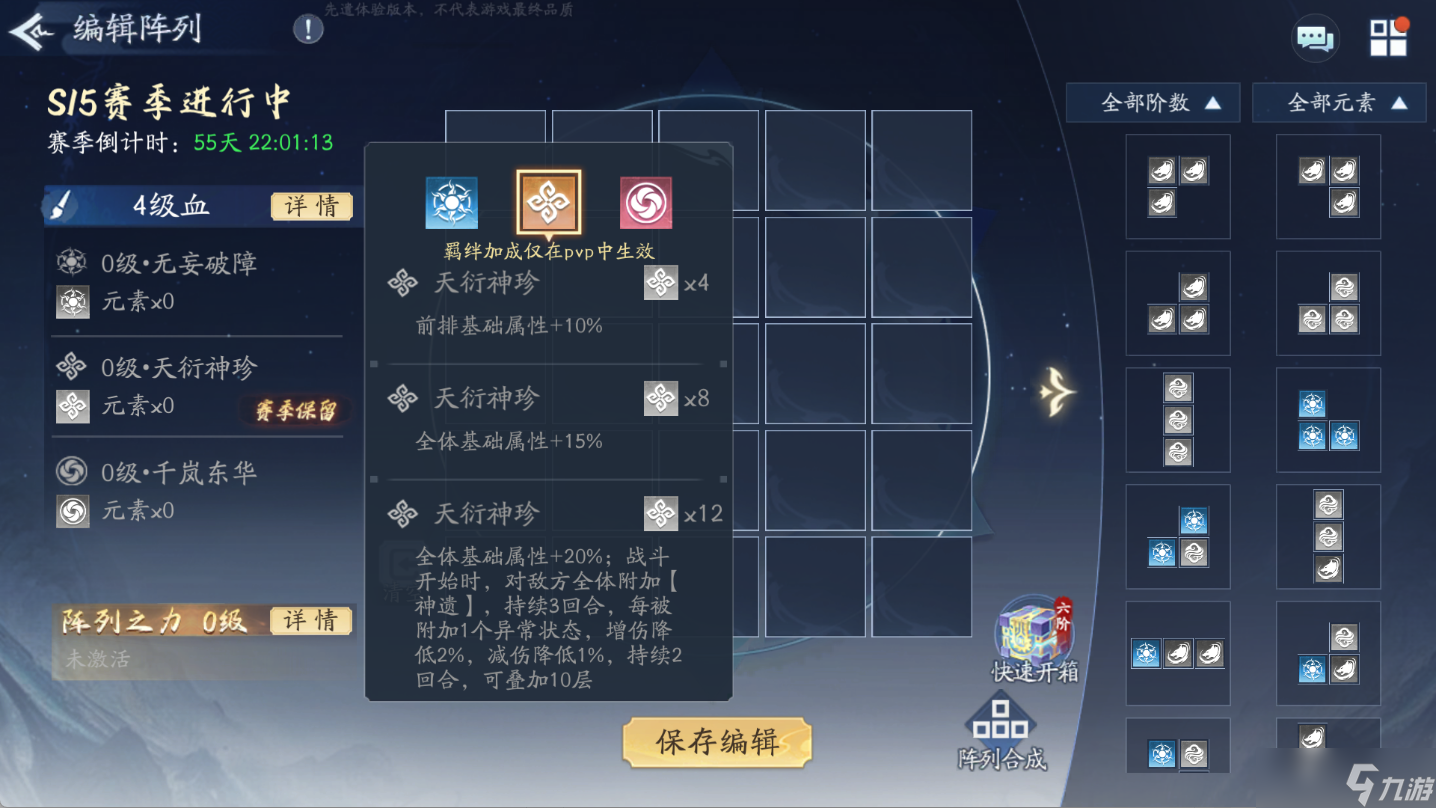Select the pink element filter icon
1436x808 pixels.
(644, 200)
